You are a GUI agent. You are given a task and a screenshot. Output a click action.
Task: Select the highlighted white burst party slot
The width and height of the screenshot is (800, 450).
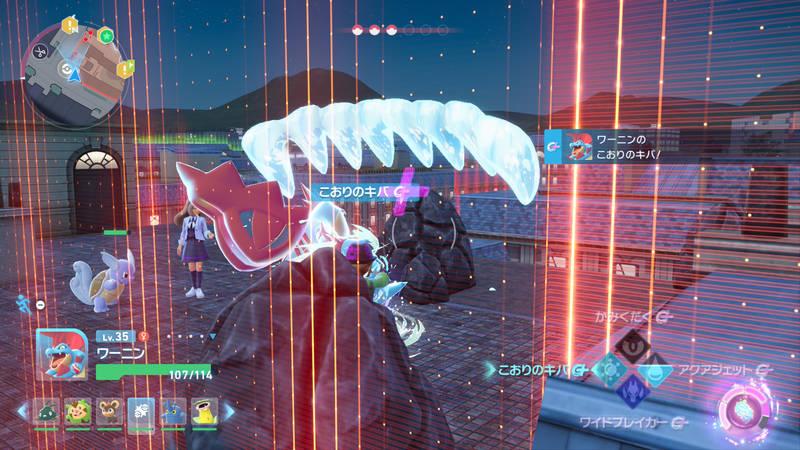coord(140,411)
